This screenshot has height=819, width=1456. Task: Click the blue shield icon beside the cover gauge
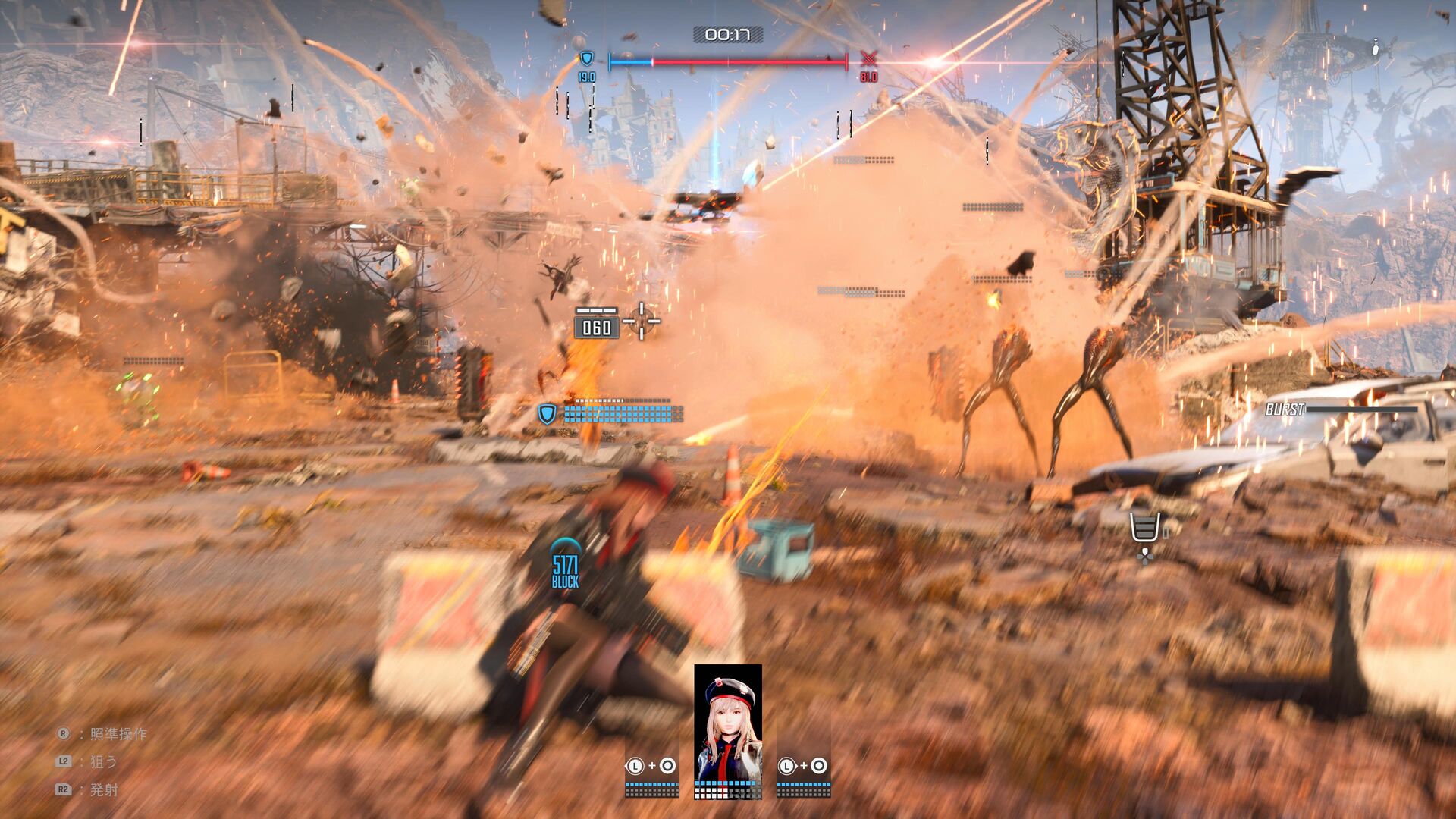[x=547, y=414]
